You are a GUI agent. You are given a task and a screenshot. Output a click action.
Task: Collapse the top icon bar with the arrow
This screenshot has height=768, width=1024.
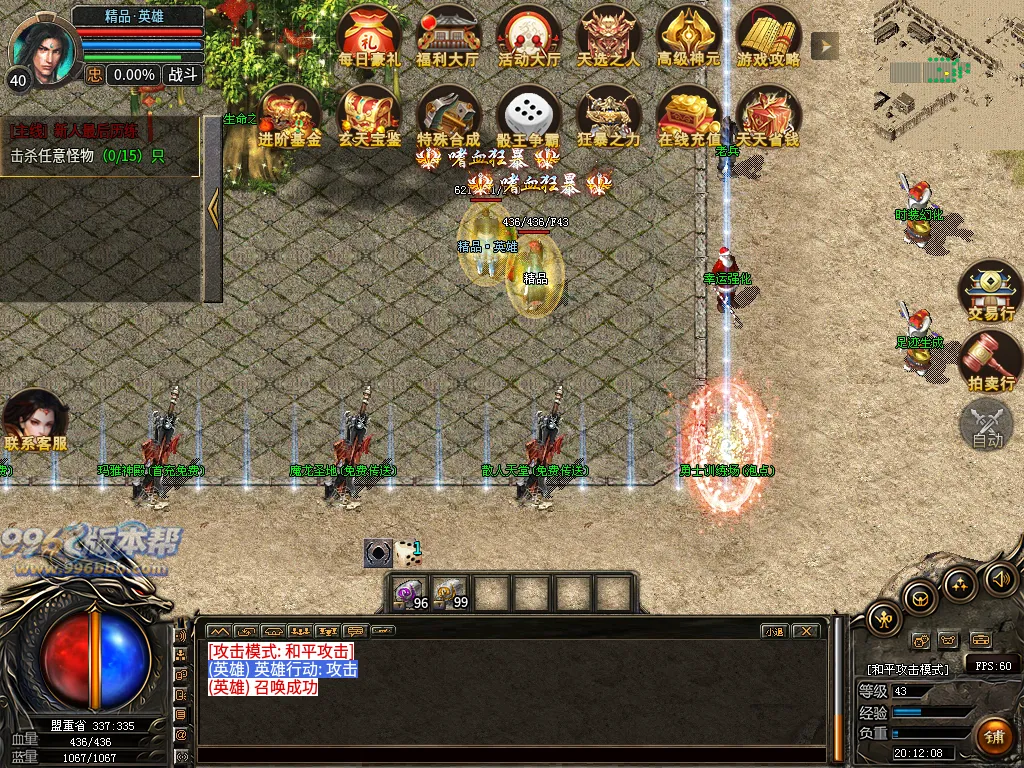pyautogui.click(x=824, y=45)
